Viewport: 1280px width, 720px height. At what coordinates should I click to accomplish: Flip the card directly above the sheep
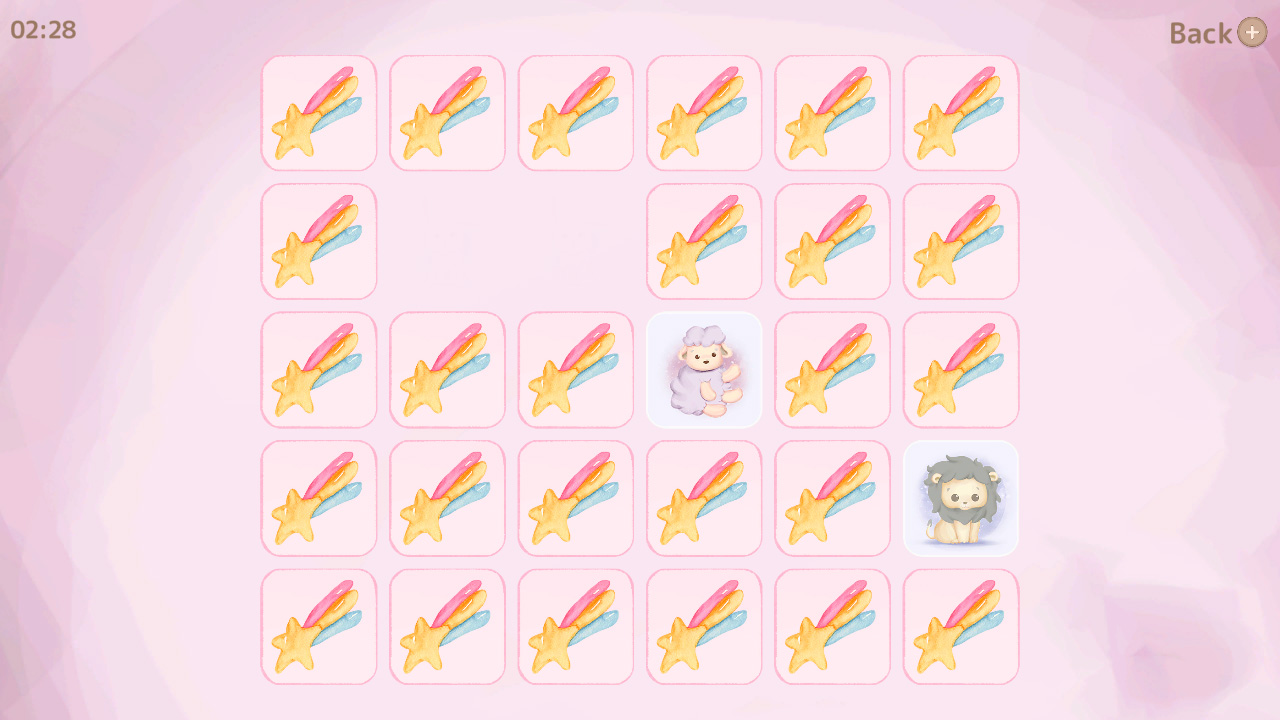click(704, 241)
